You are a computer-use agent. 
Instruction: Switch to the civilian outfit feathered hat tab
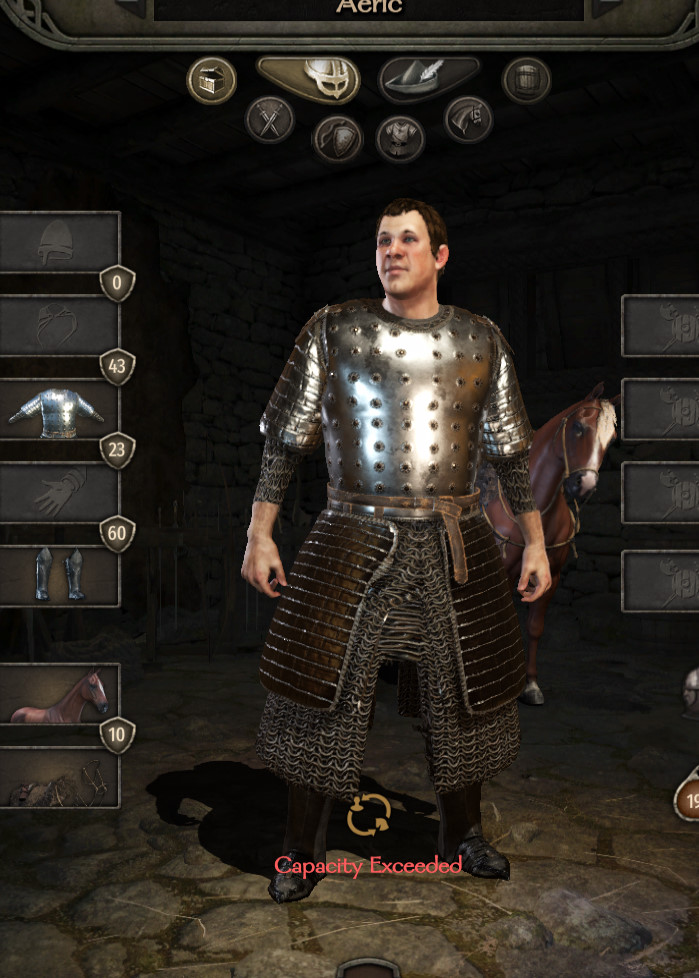[x=429, y=79]
